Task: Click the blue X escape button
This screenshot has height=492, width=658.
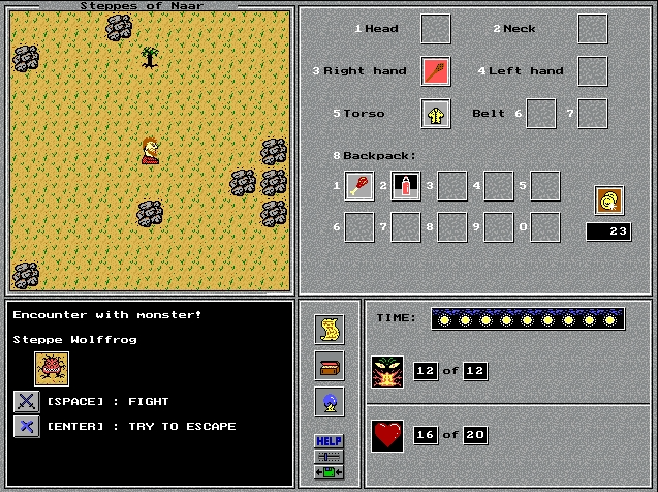Action: click(26, 427)
